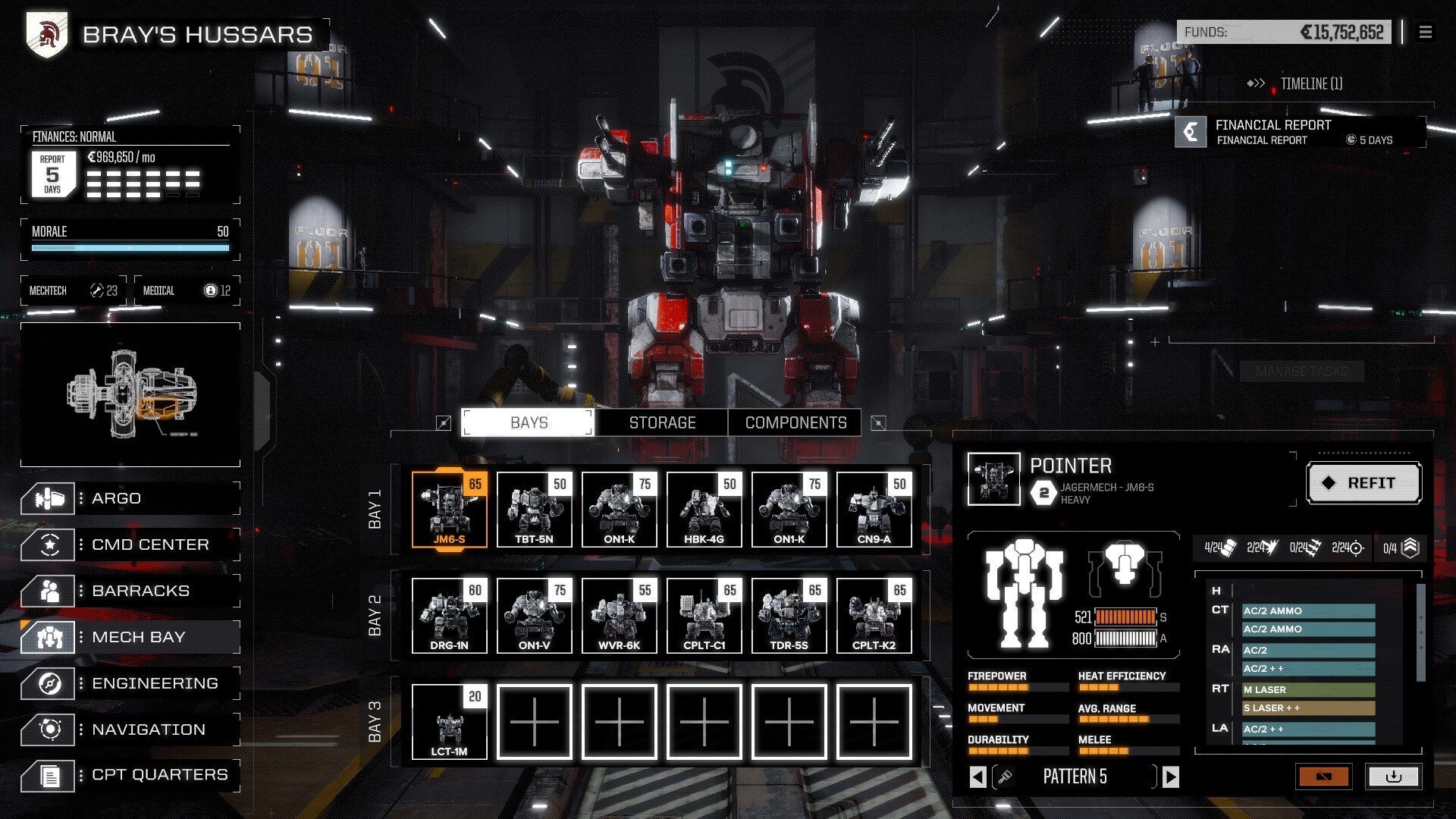Open the Barracks
1456x819 pixels.
(130, 591)
